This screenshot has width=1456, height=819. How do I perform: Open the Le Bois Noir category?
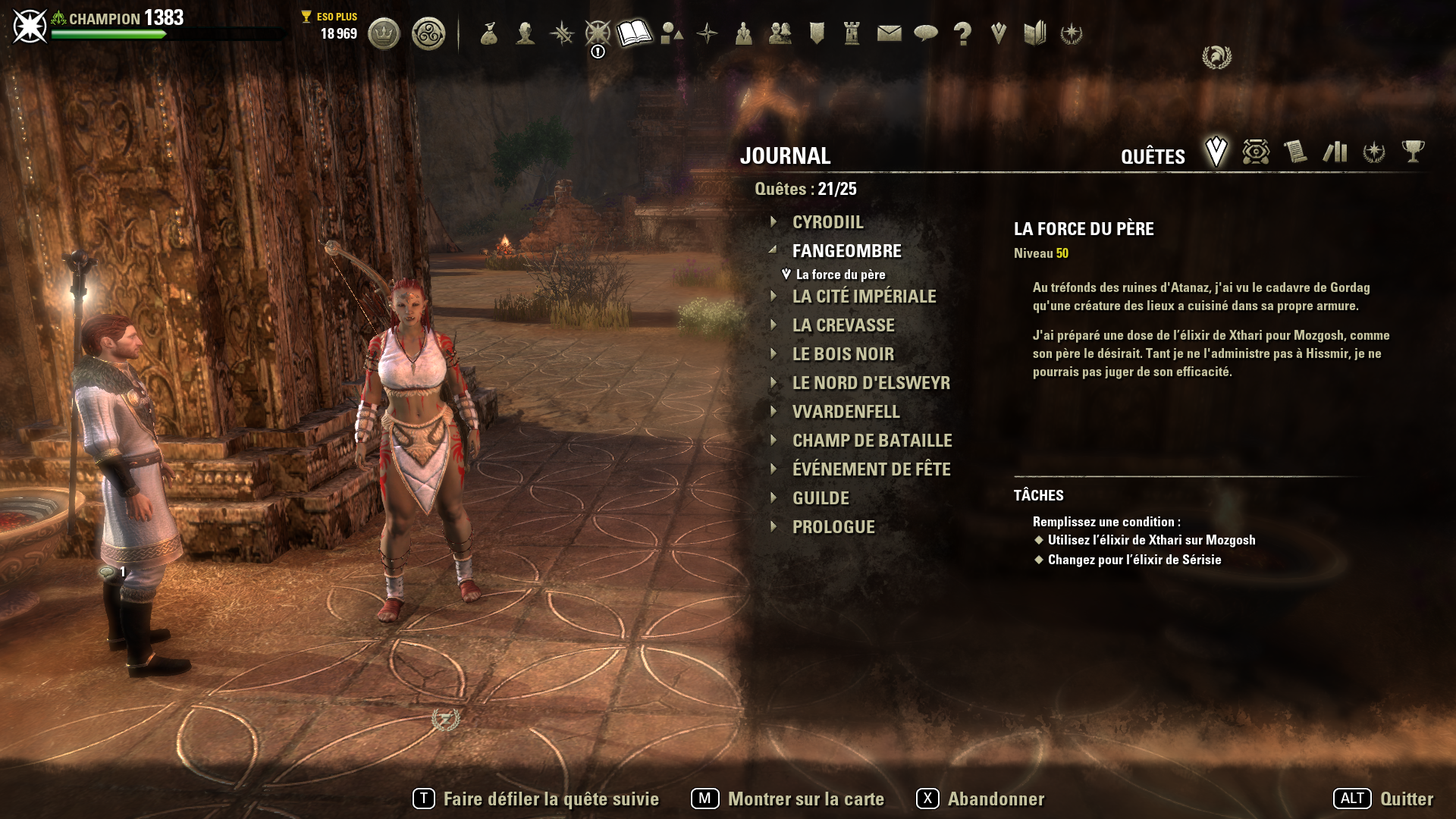pyautogui.click(x=843, y=354)
